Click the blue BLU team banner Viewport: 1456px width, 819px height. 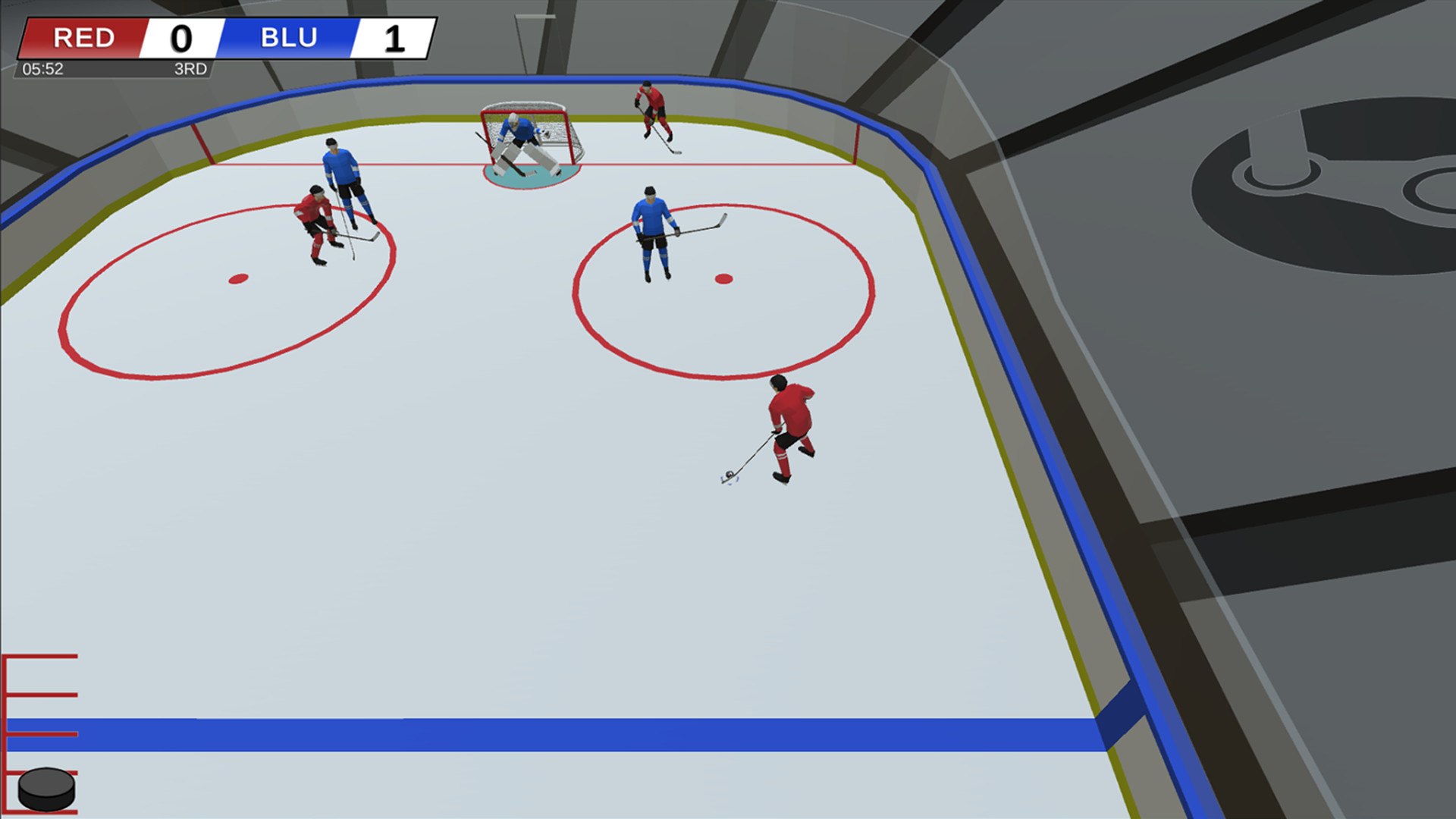288,38
